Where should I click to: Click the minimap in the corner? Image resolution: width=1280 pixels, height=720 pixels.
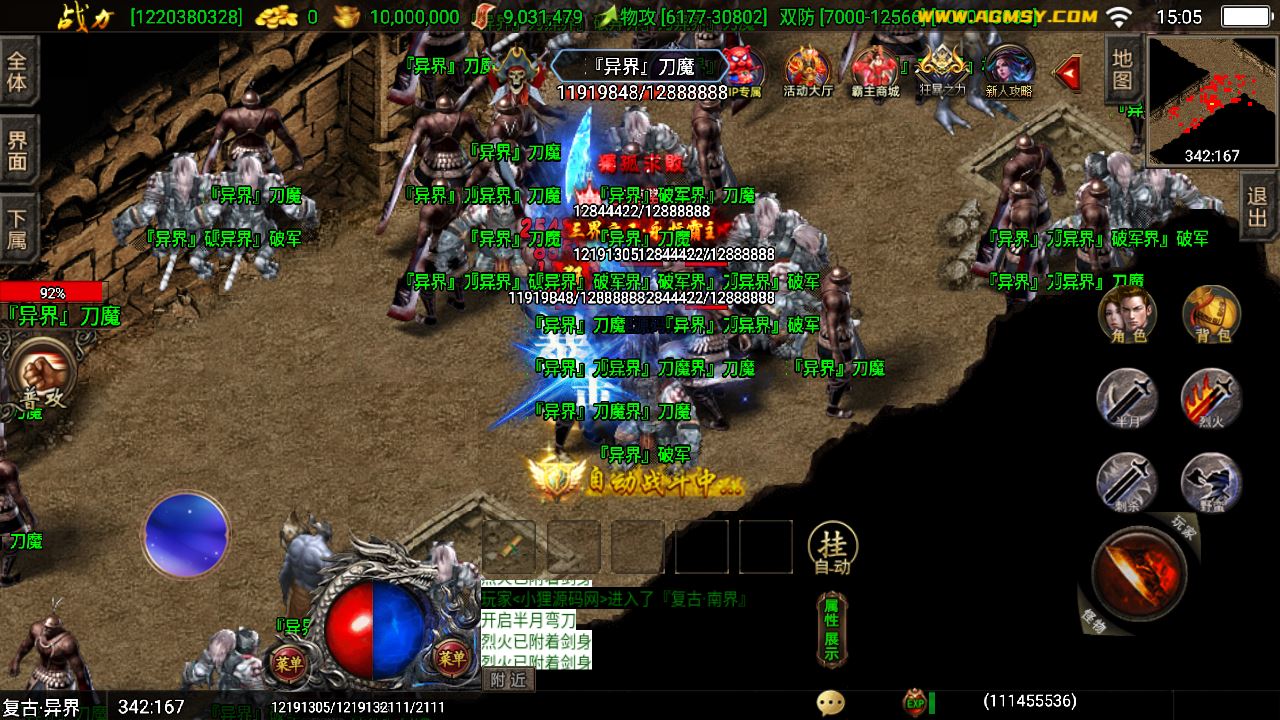[x=1212, y=100]
